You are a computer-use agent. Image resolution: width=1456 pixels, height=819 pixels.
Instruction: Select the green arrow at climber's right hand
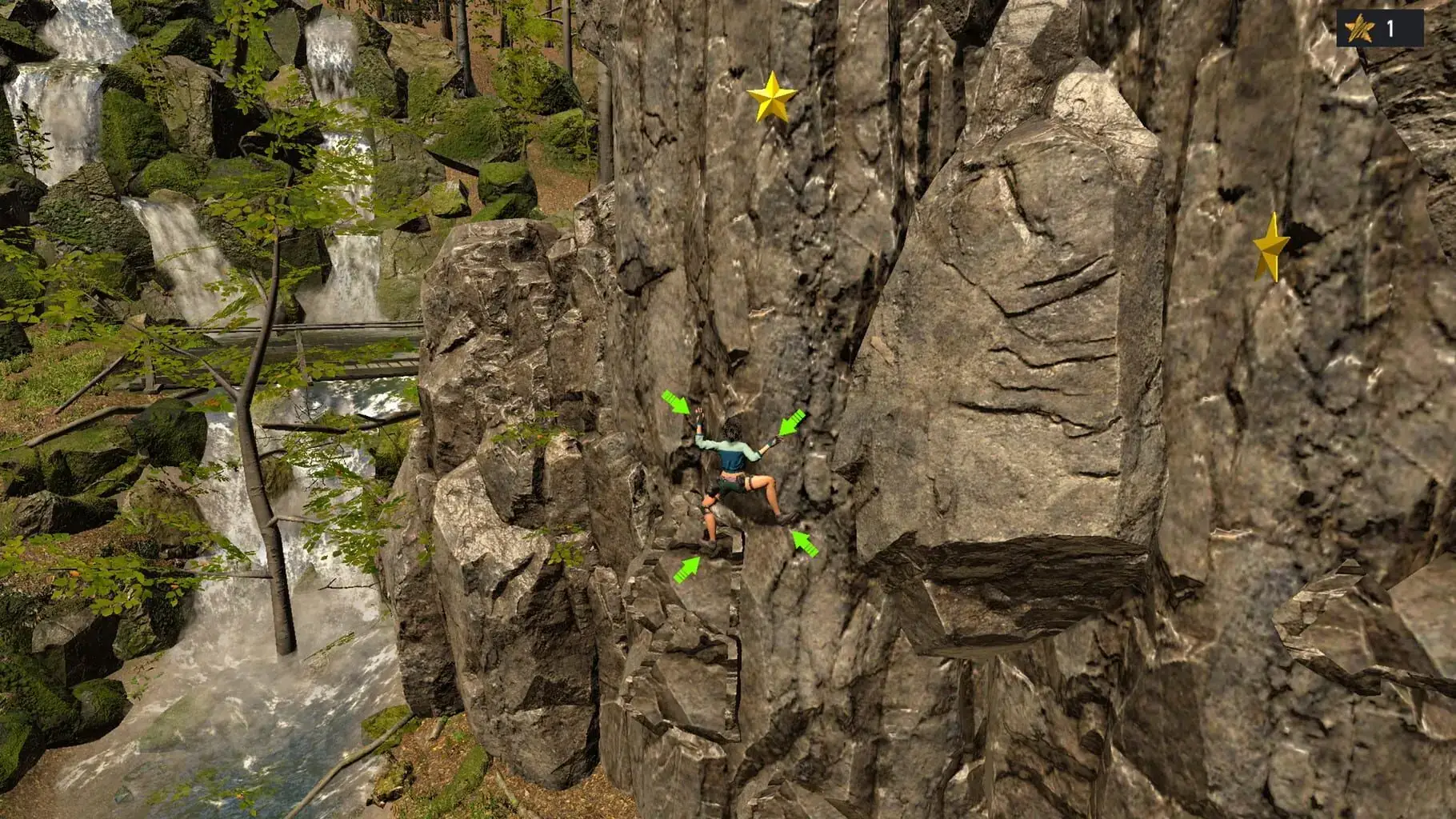pos(791,422)
